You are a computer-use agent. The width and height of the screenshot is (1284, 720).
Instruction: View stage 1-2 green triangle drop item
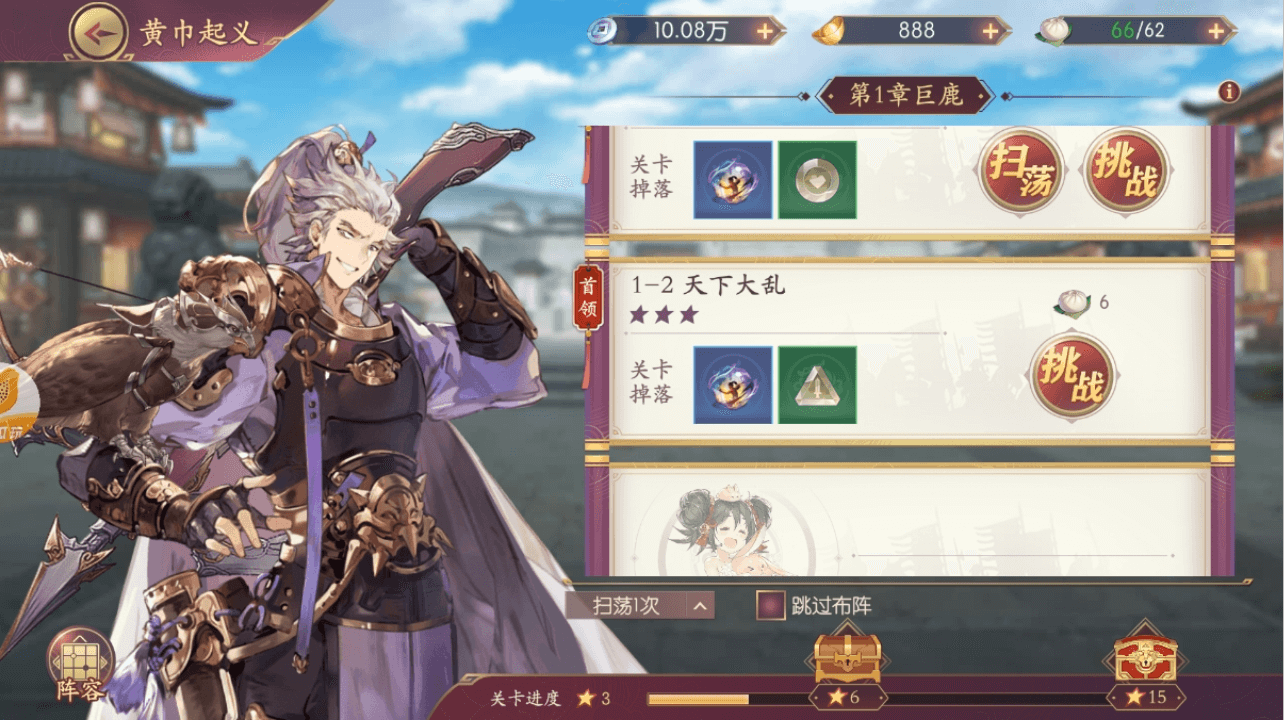[817, 385]
